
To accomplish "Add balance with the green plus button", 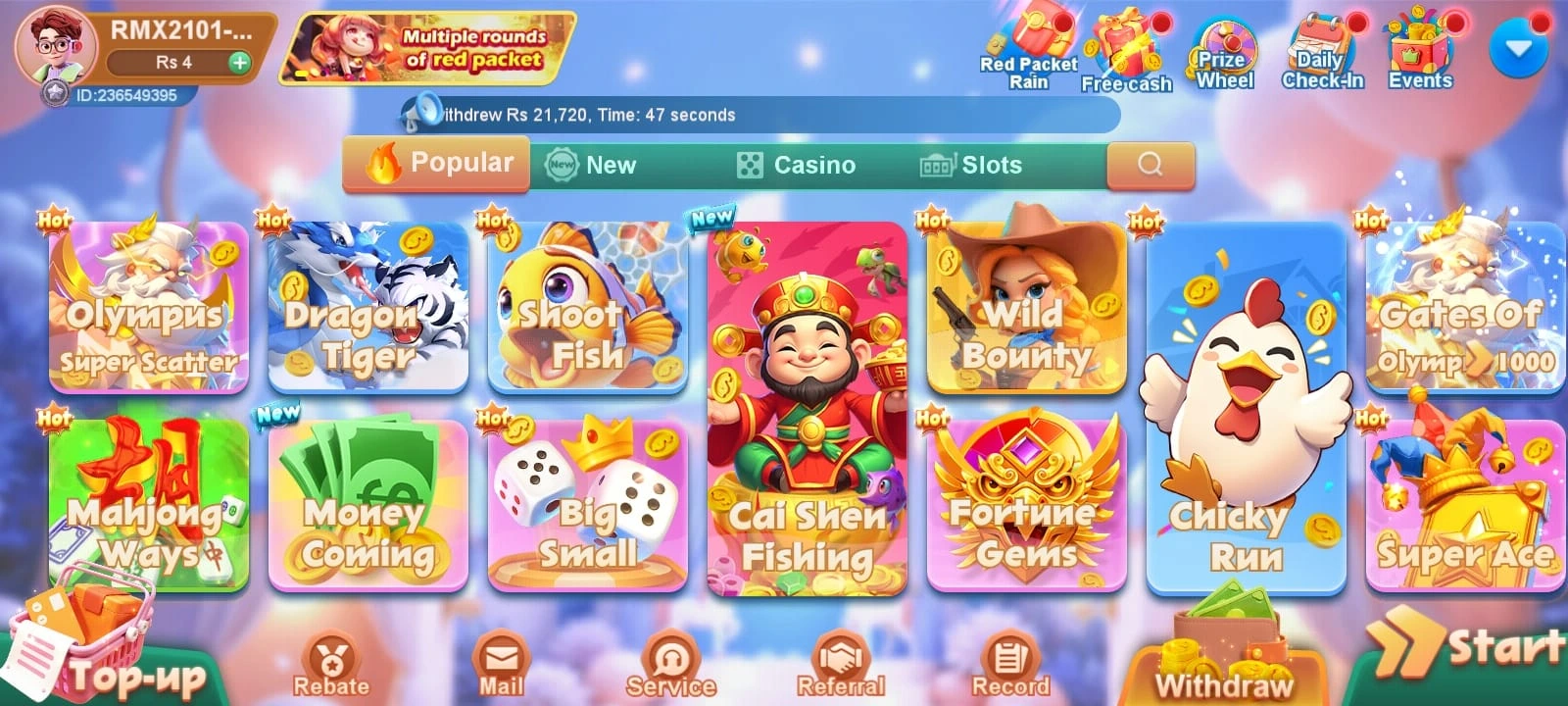I will 238,63.
